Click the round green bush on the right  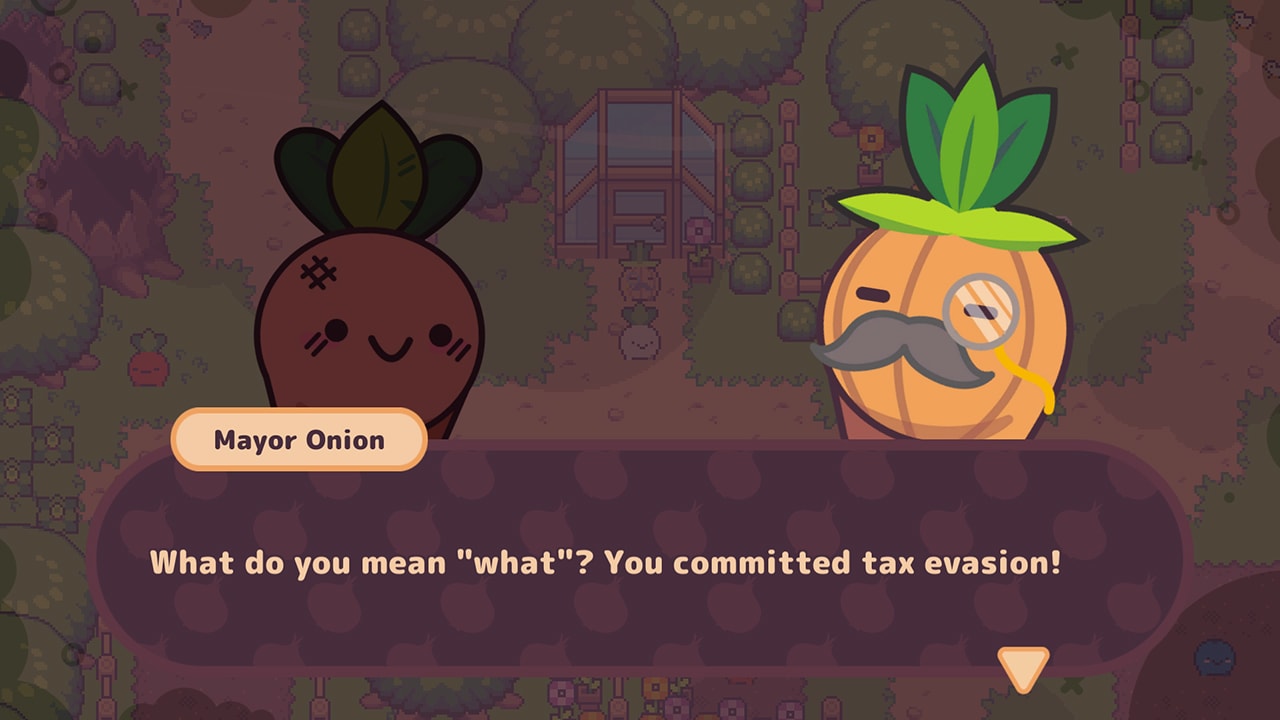click(x=751, y=225)
